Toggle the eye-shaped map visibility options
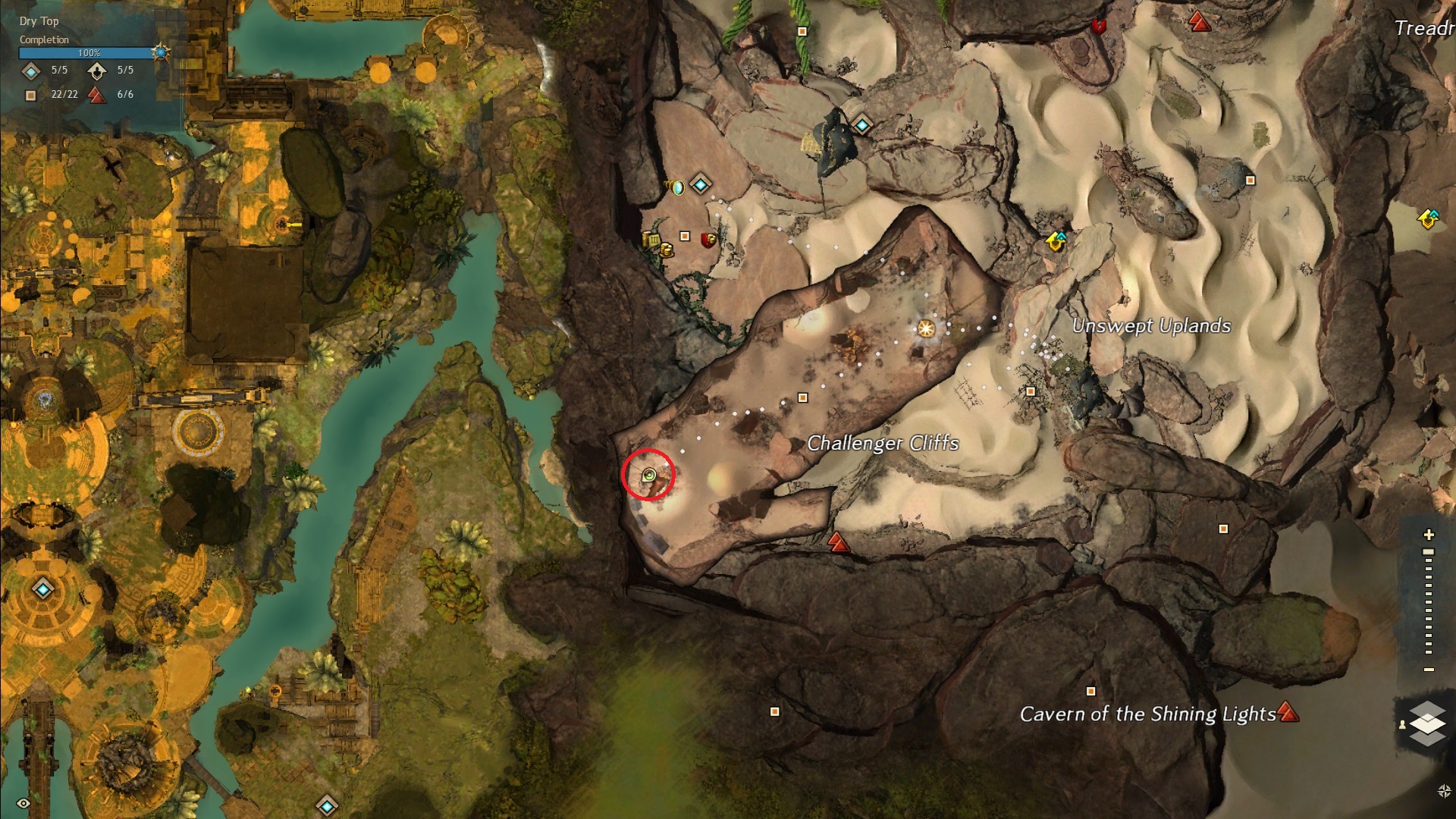This screenshot has height=819, width=1456. point(23,803)
